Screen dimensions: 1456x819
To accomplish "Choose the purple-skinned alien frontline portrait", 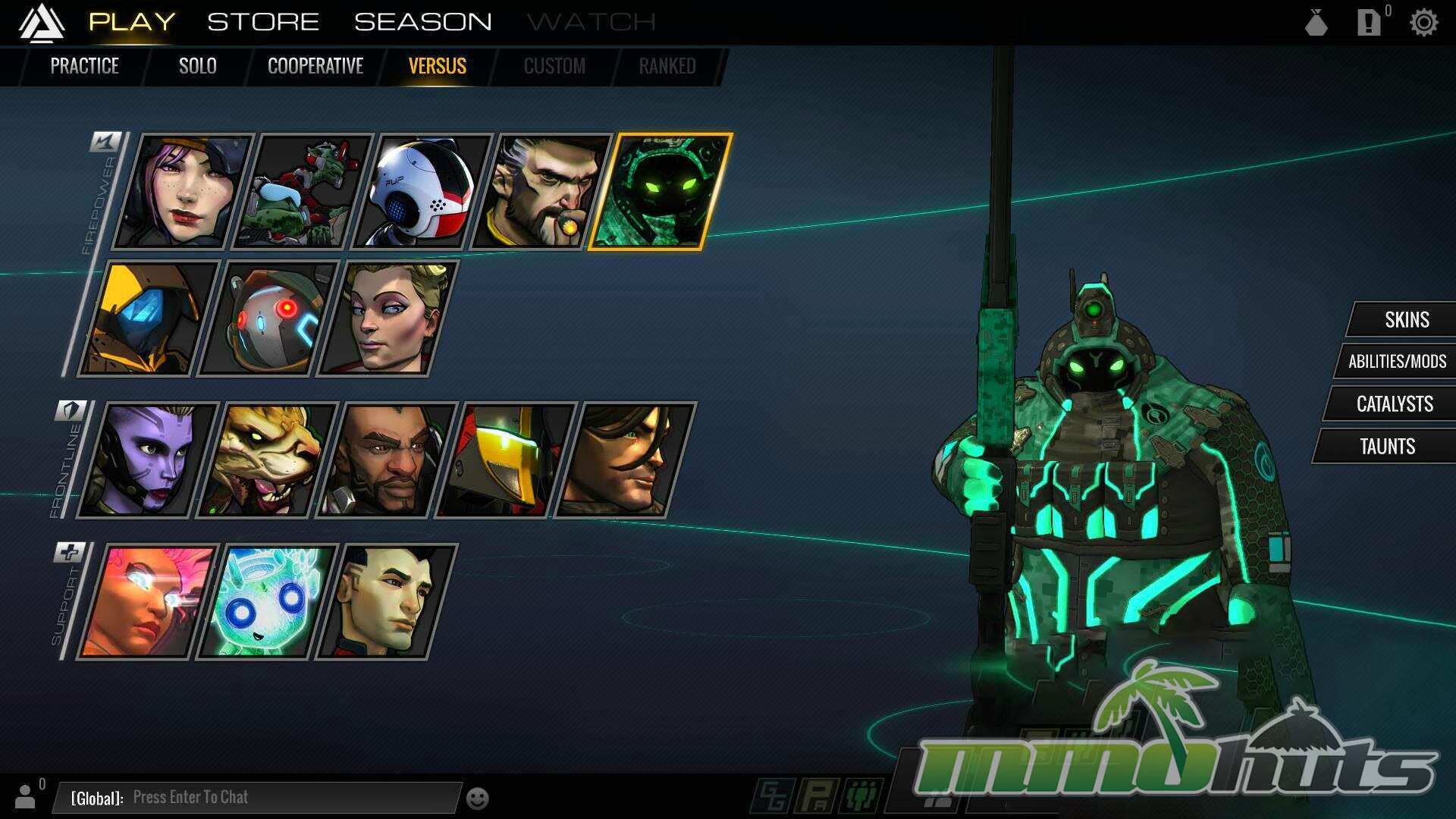I will pyautogui.click(x=148, y=460).
